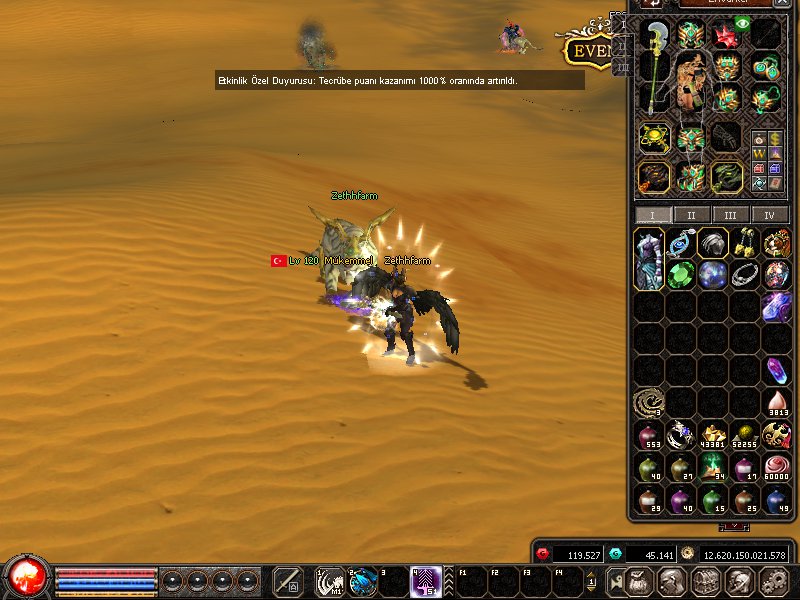
Task: Select the red potion stack of 553
Action: coord(649,435)
